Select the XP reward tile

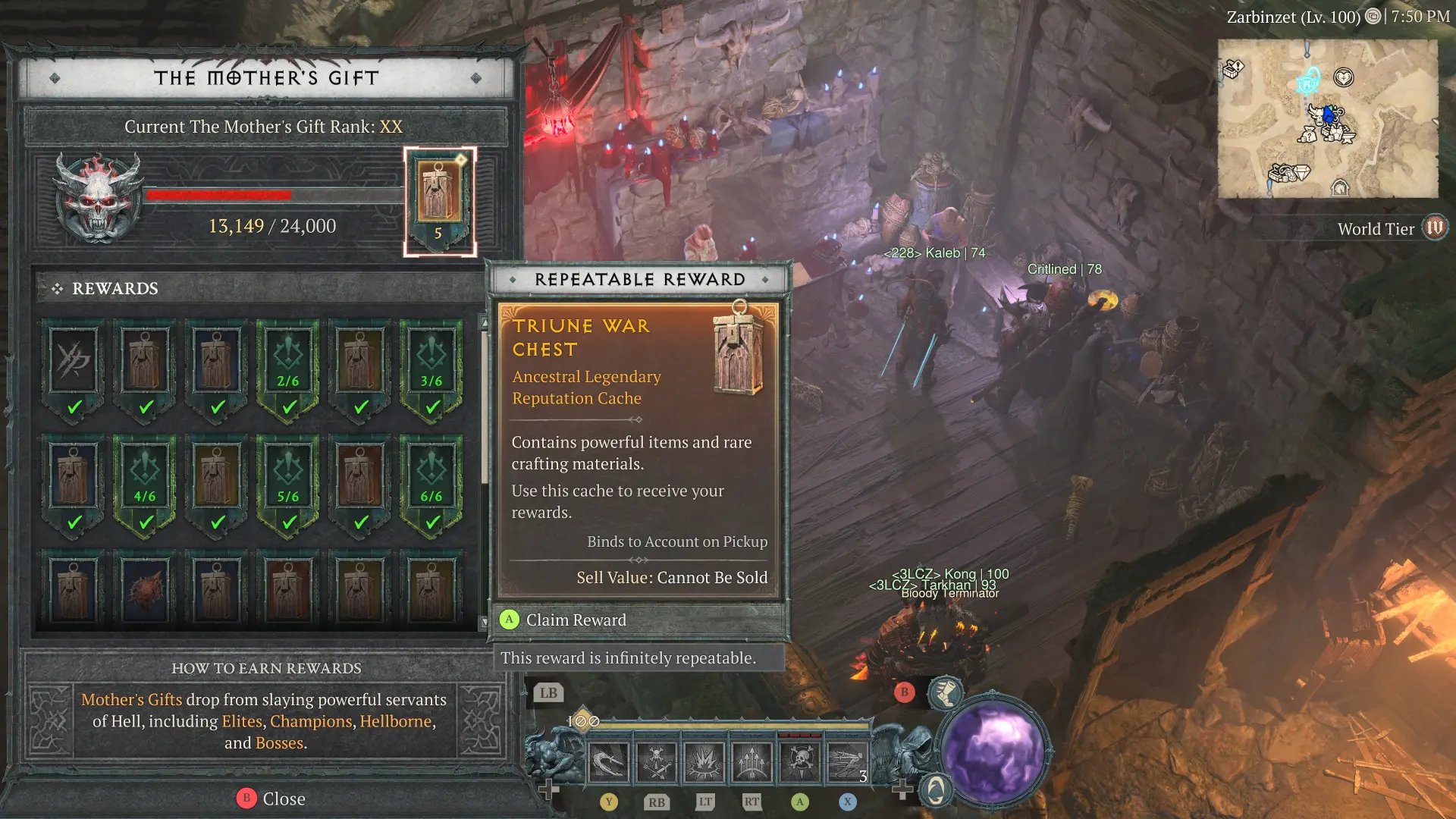pyautogui.click(x=74, y=361)
